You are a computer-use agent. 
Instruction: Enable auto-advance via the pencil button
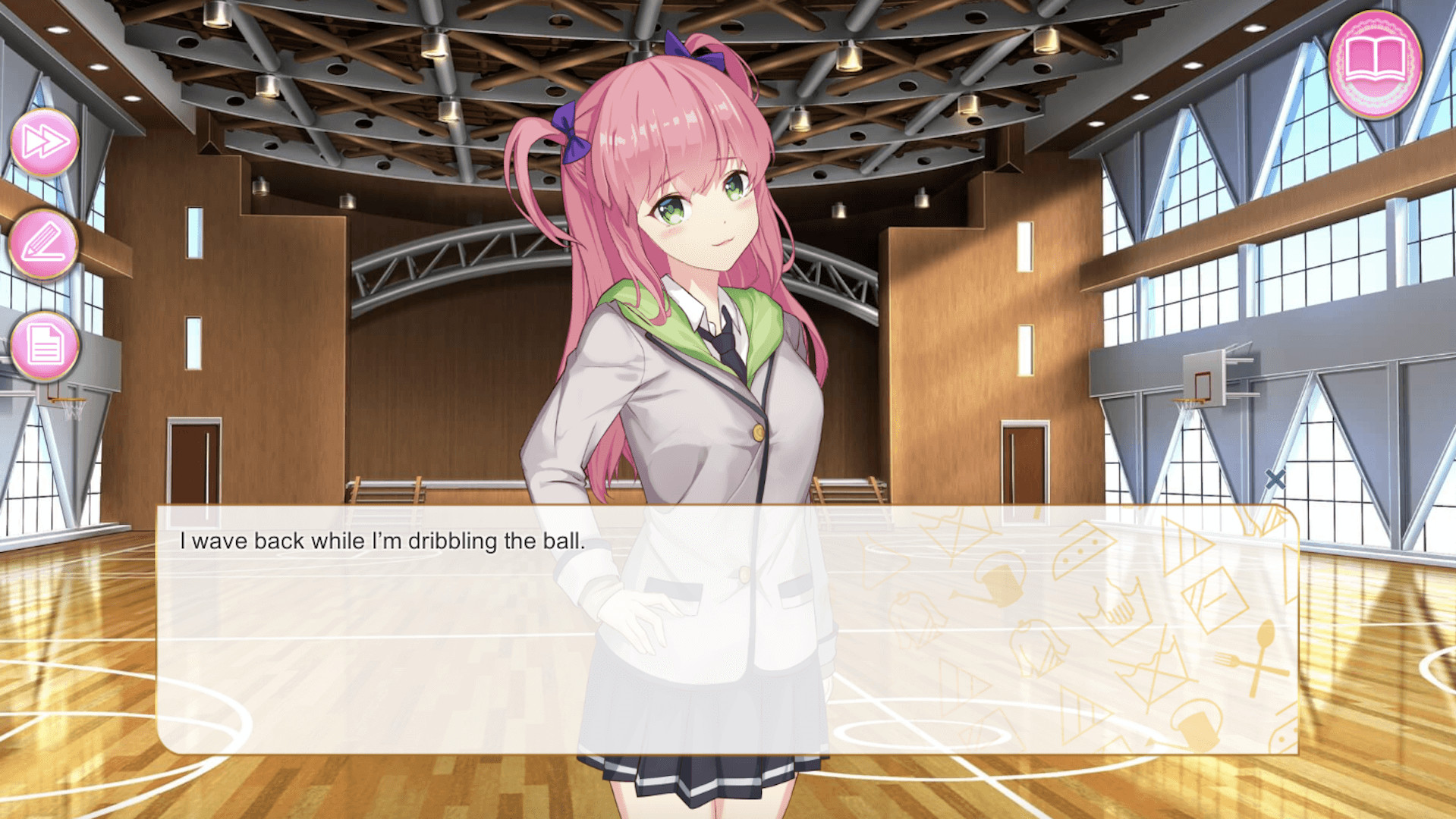pyautogui.click(x=44, y=243)
